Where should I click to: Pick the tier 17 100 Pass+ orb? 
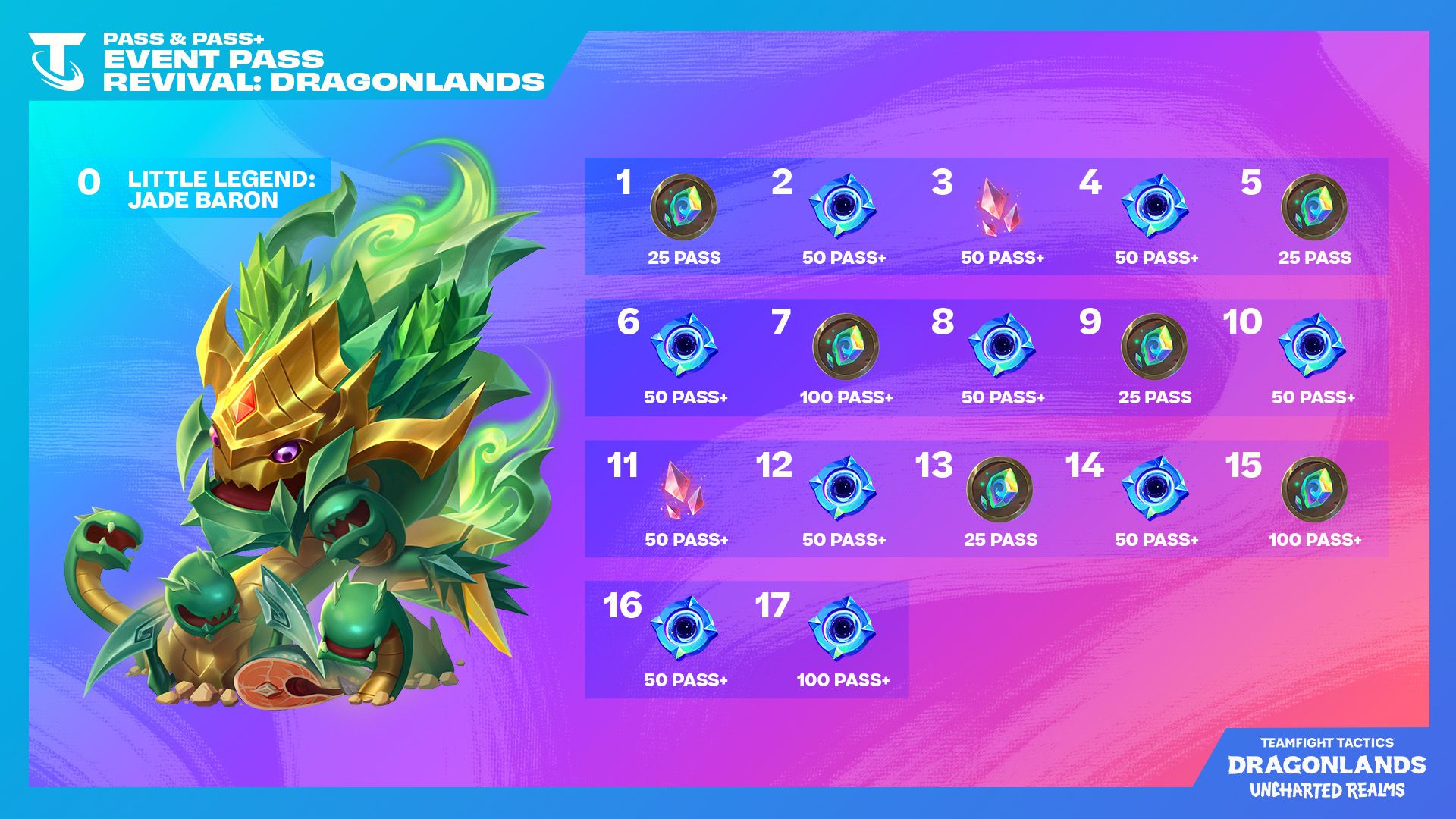click(842, 629)
